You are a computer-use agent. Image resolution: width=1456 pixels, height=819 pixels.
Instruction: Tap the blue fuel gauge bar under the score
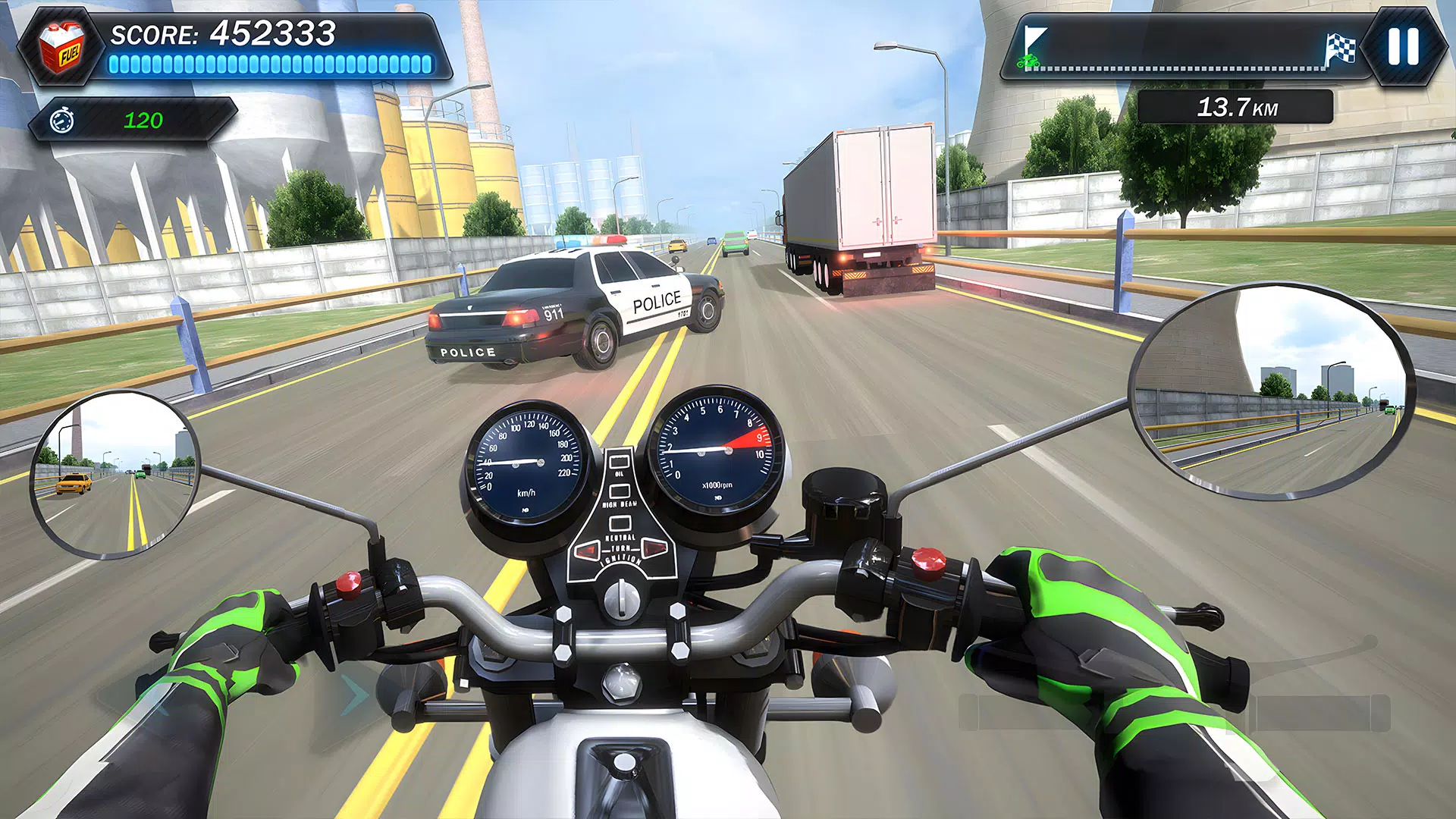coord(273,65)
